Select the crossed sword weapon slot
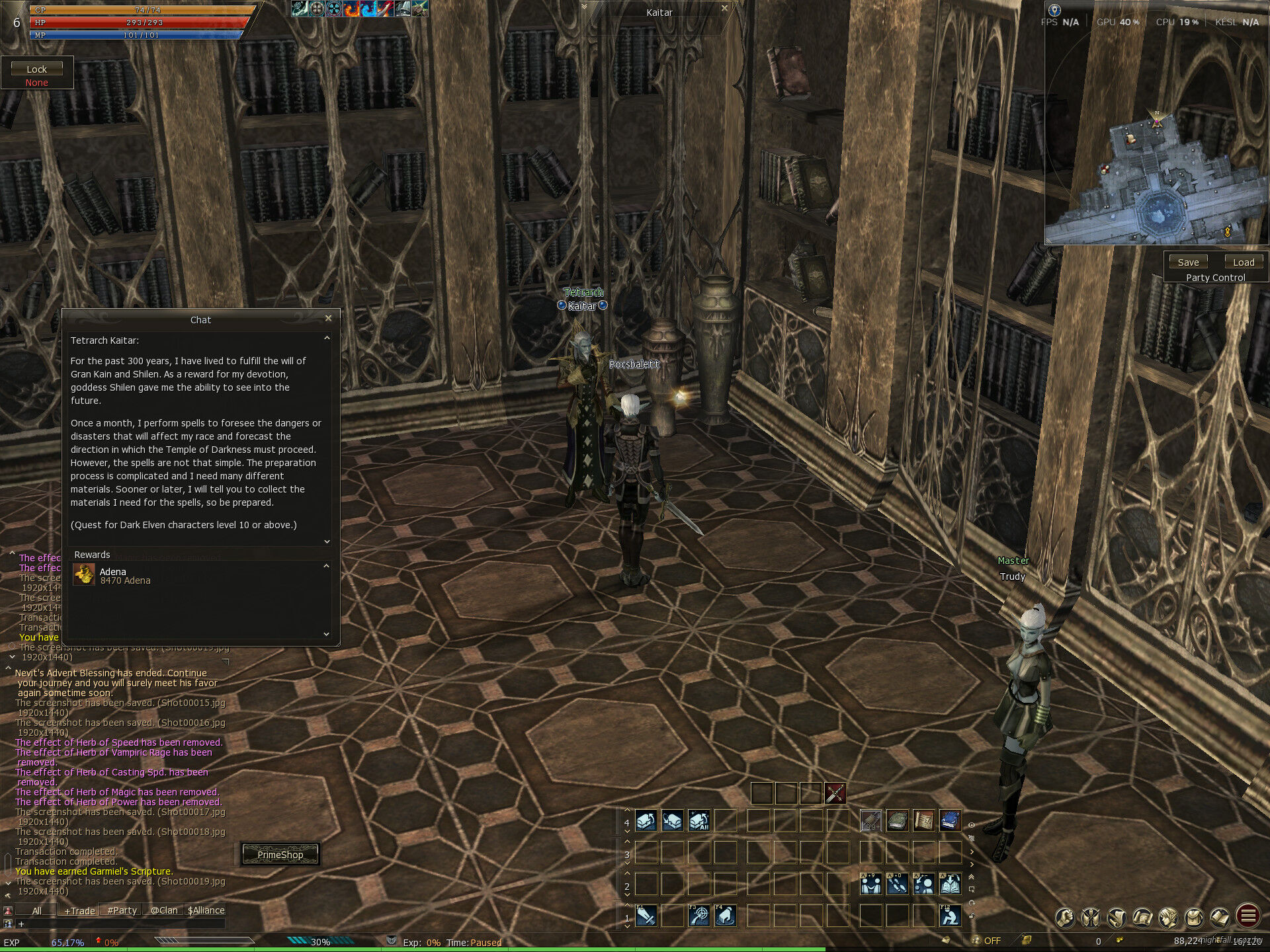The width and height of the screenshot is (1270, 952). [x=835, y=793]
